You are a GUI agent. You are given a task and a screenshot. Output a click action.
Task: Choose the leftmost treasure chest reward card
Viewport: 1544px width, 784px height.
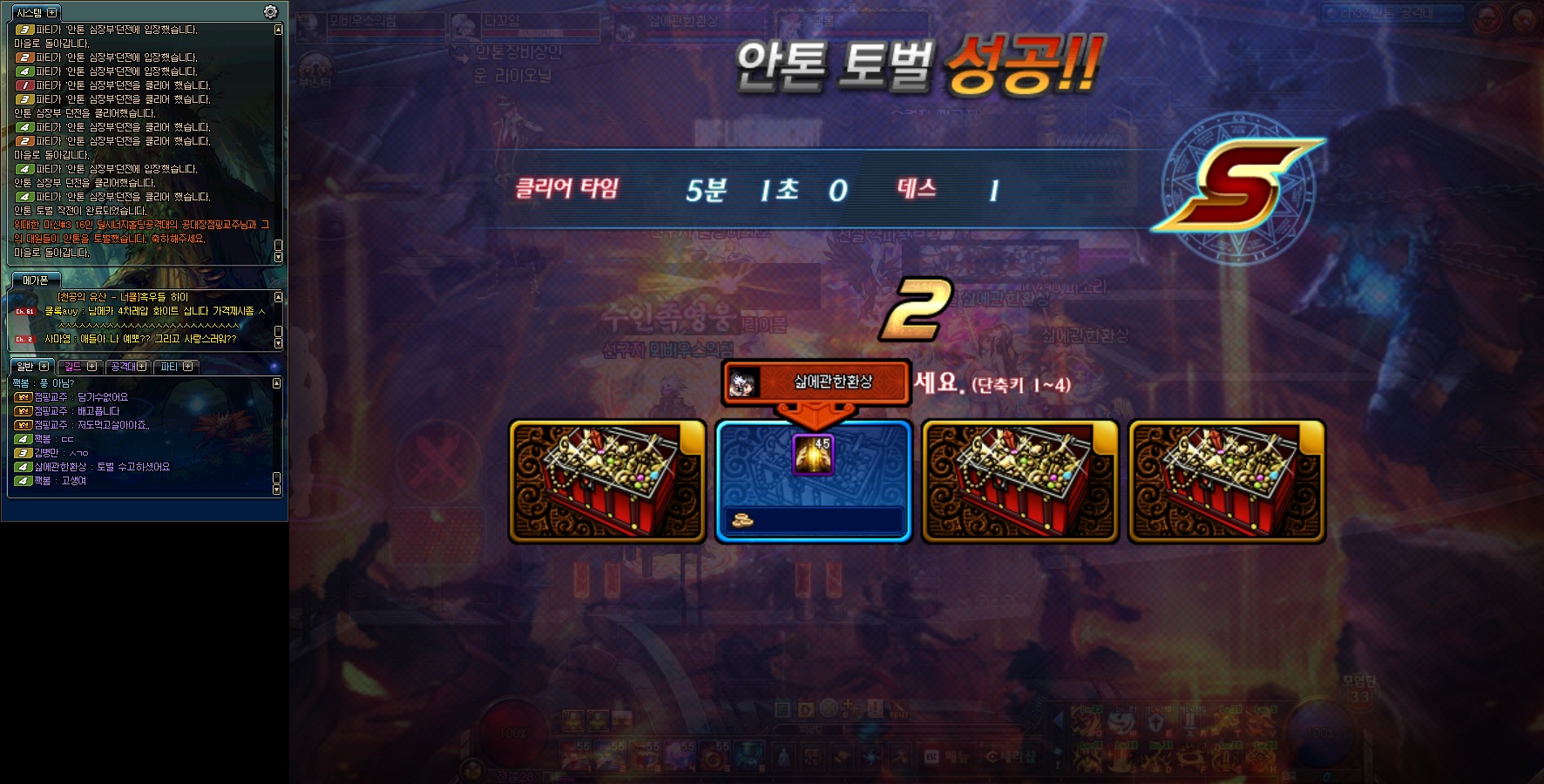(x=607, y=481)
